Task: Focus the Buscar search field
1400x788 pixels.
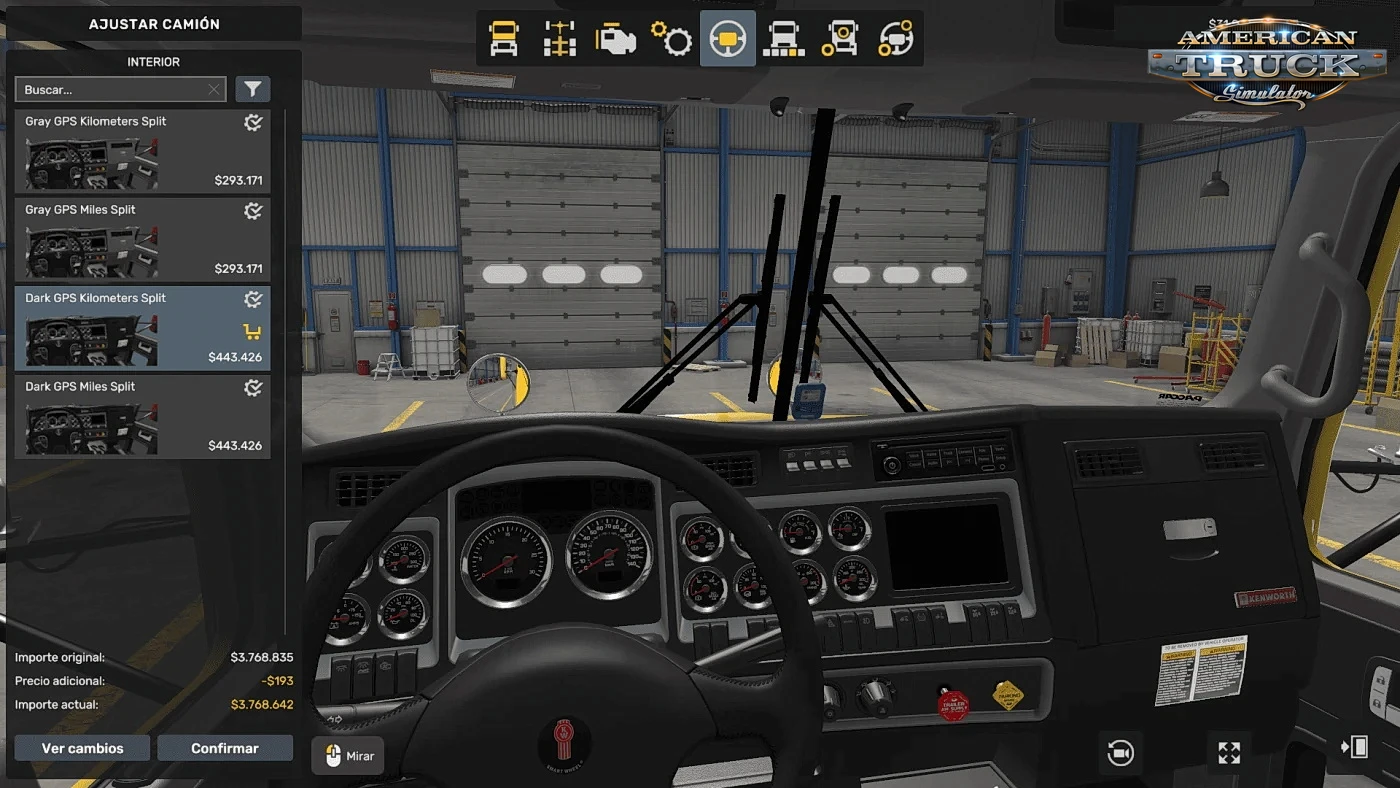Action: (x=110, y=90)
